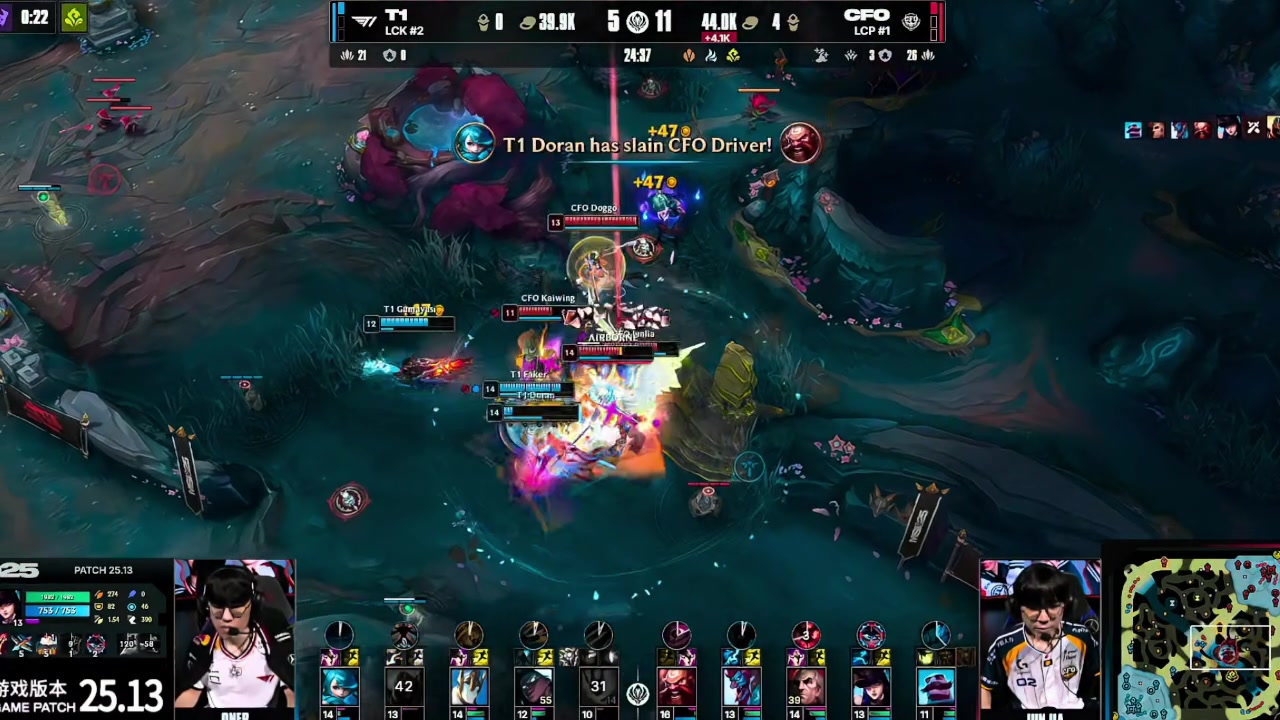Viewport: 1280px width, 720px height.
Task: Click the Gragas icon in kill announcement
Action: pyautogui.click(x=800, y=144)
